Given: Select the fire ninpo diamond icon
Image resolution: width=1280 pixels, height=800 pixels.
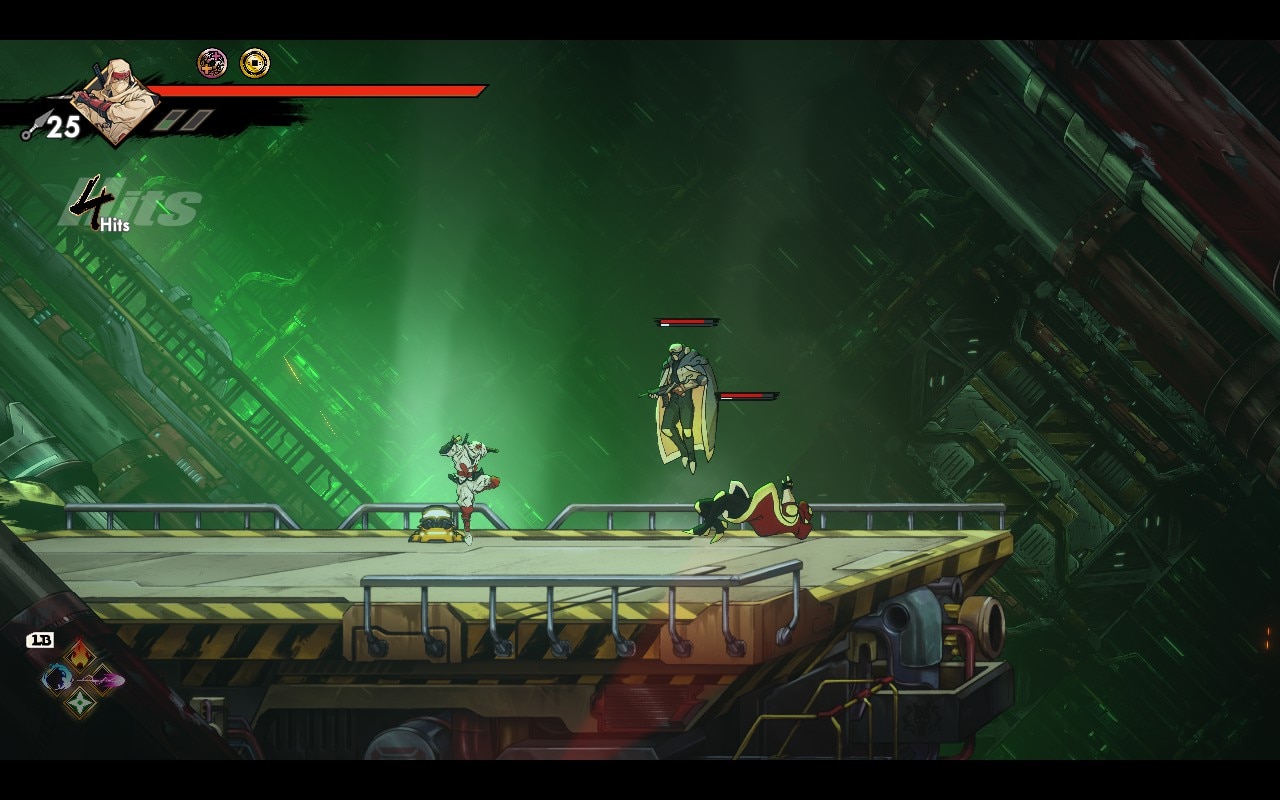Looking at the screenshot, I should [80, 657].
